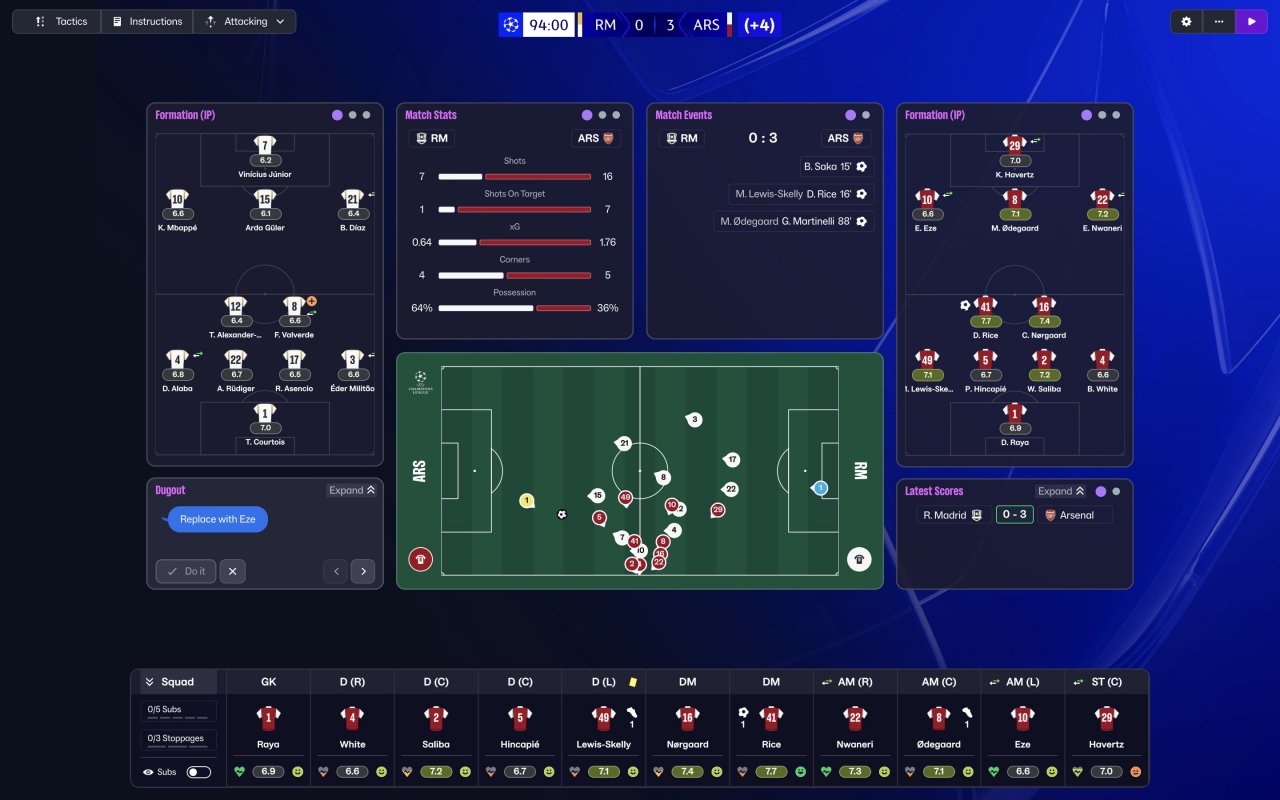Select goalkeeper Raya in the squad bar

click(268, 729)
